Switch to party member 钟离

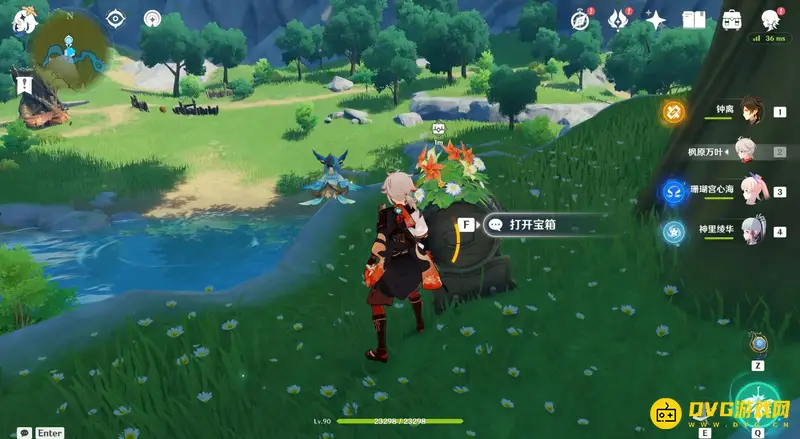click(x=750, y=111)
